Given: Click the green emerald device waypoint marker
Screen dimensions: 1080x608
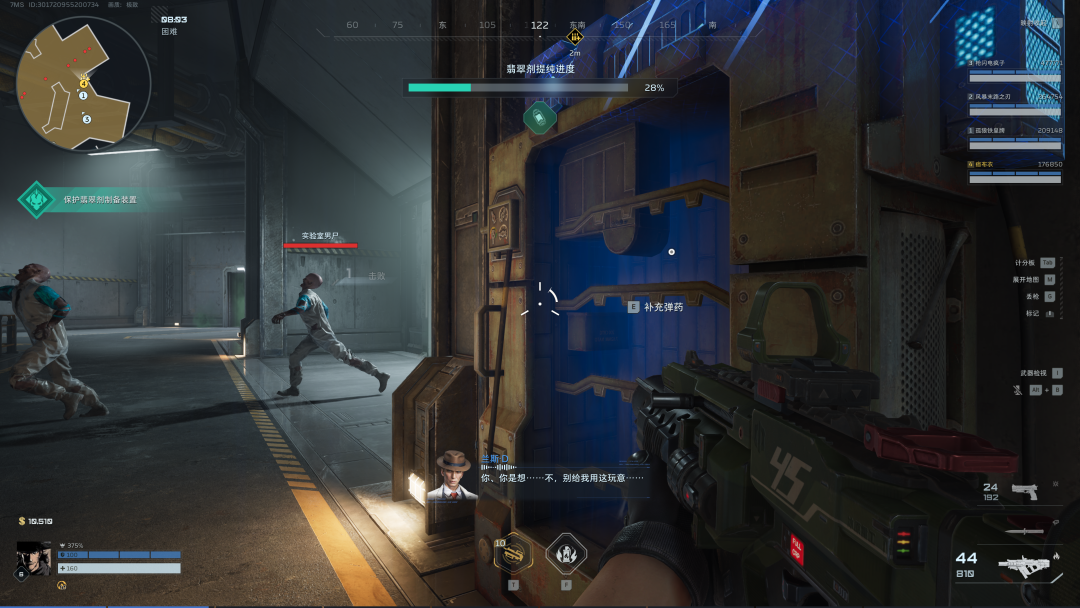Looking at the screenshot, I should [x=539, y=118].
